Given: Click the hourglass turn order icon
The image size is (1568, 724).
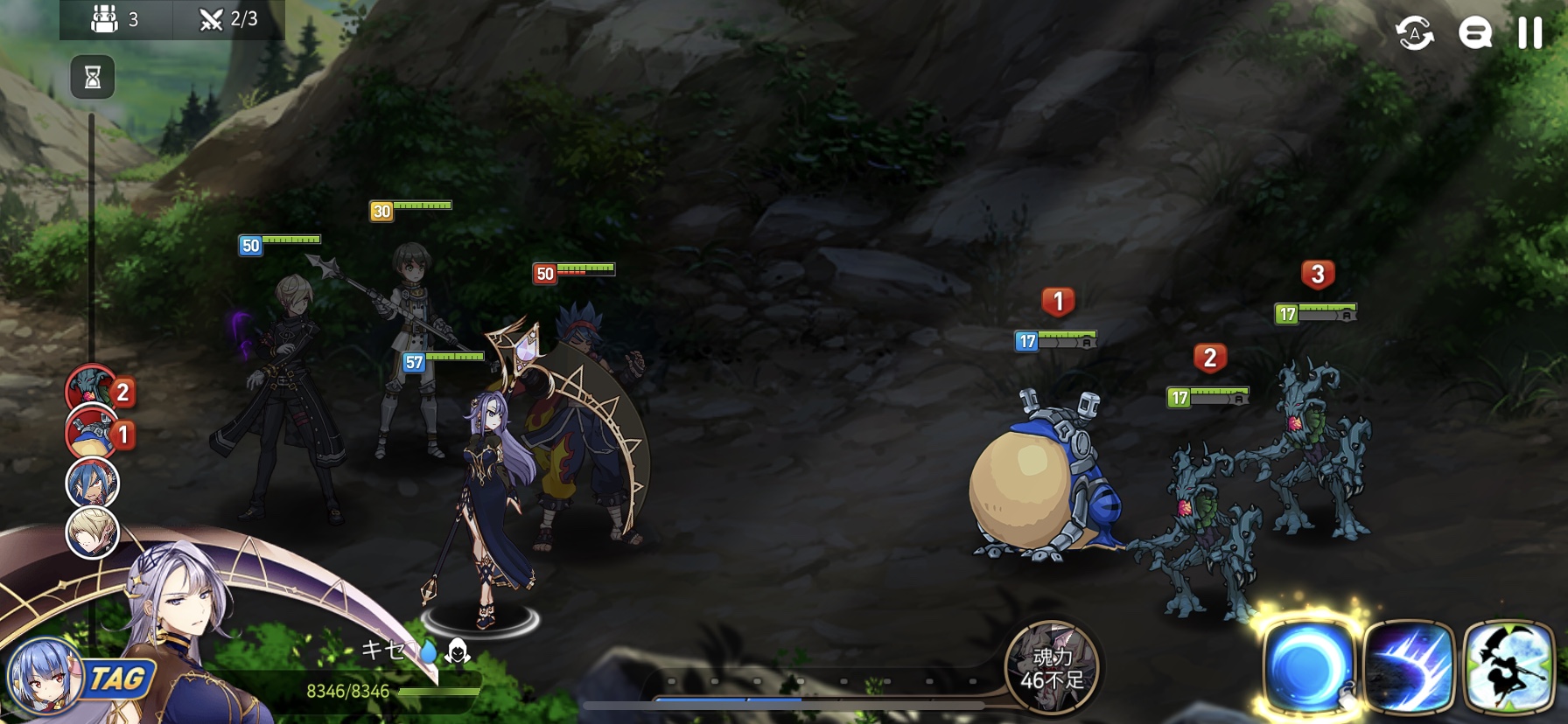Looking at the screenshot, I should tap(92, 78).
